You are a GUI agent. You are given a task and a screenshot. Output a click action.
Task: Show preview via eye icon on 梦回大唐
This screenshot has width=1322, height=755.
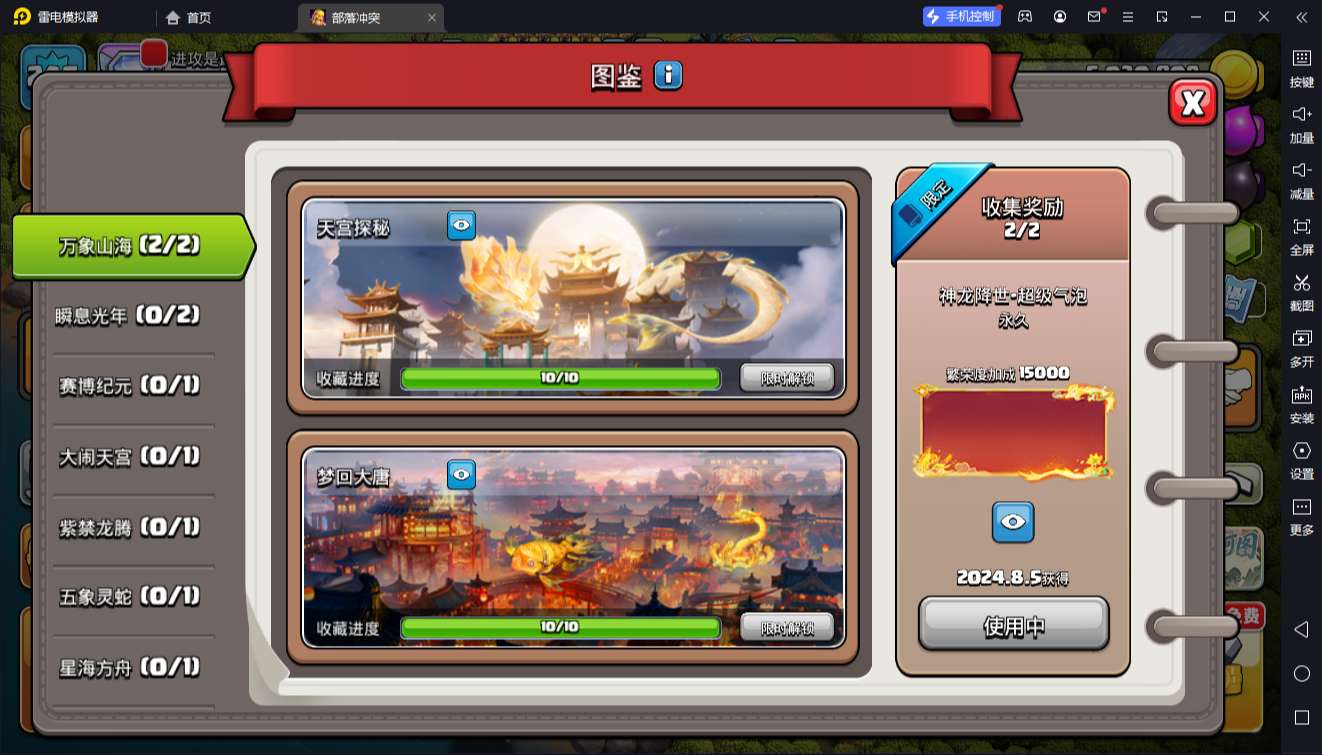460,475
